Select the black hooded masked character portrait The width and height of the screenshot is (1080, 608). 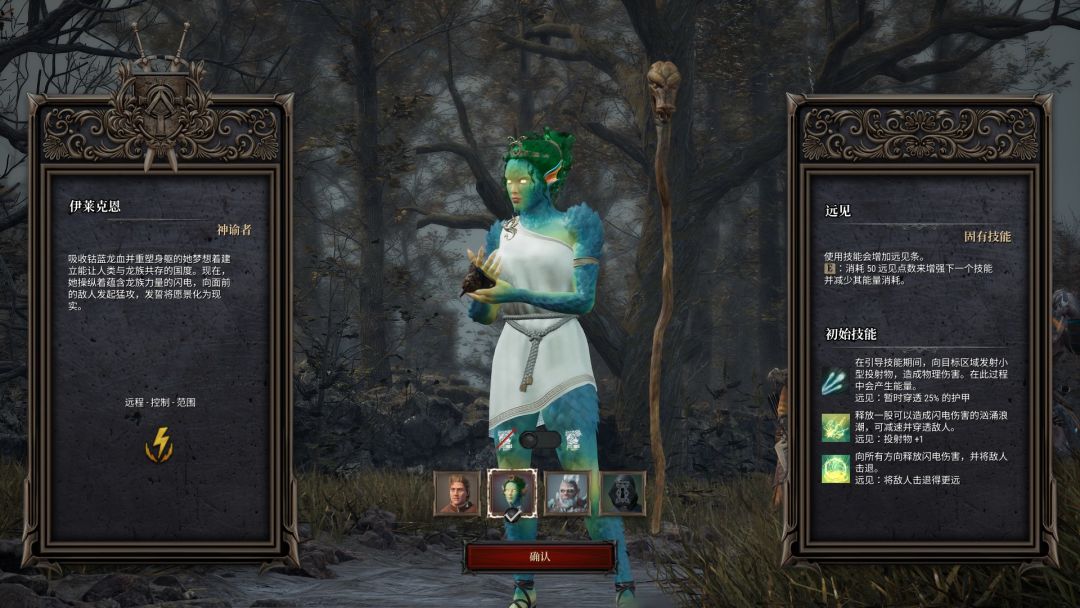(622, 493)
